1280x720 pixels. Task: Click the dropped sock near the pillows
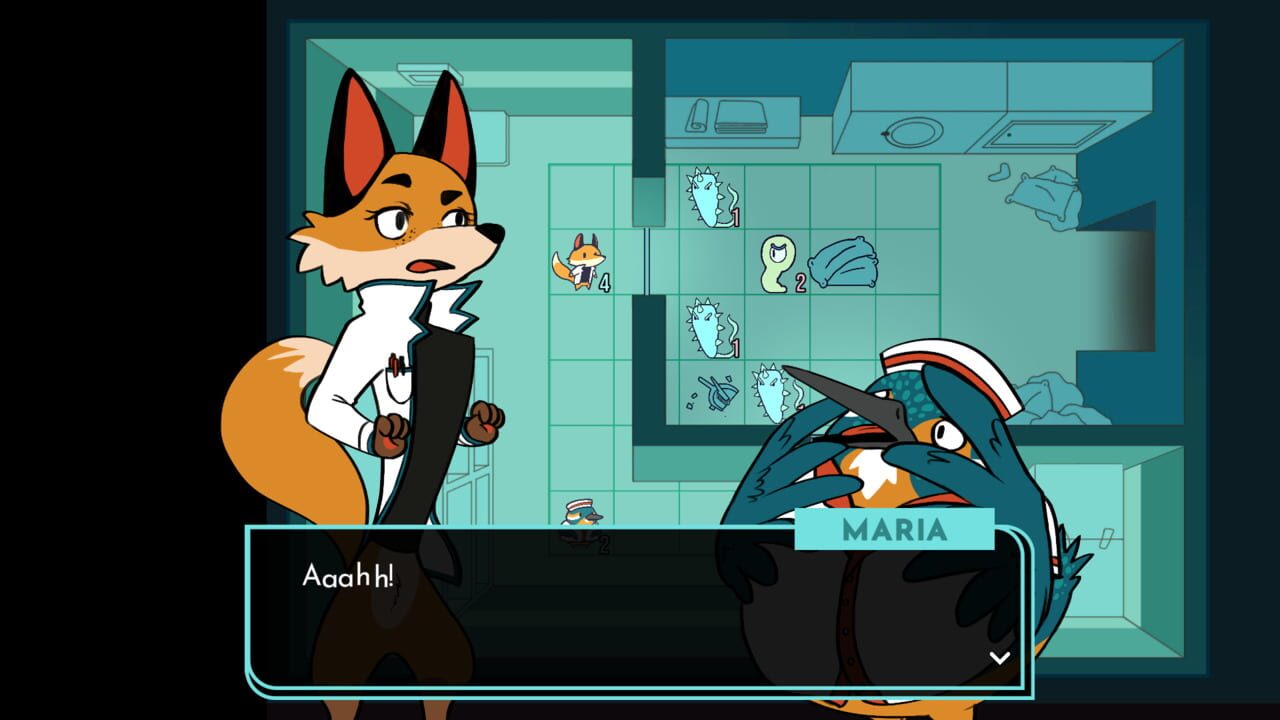(x=1001, y=172)
